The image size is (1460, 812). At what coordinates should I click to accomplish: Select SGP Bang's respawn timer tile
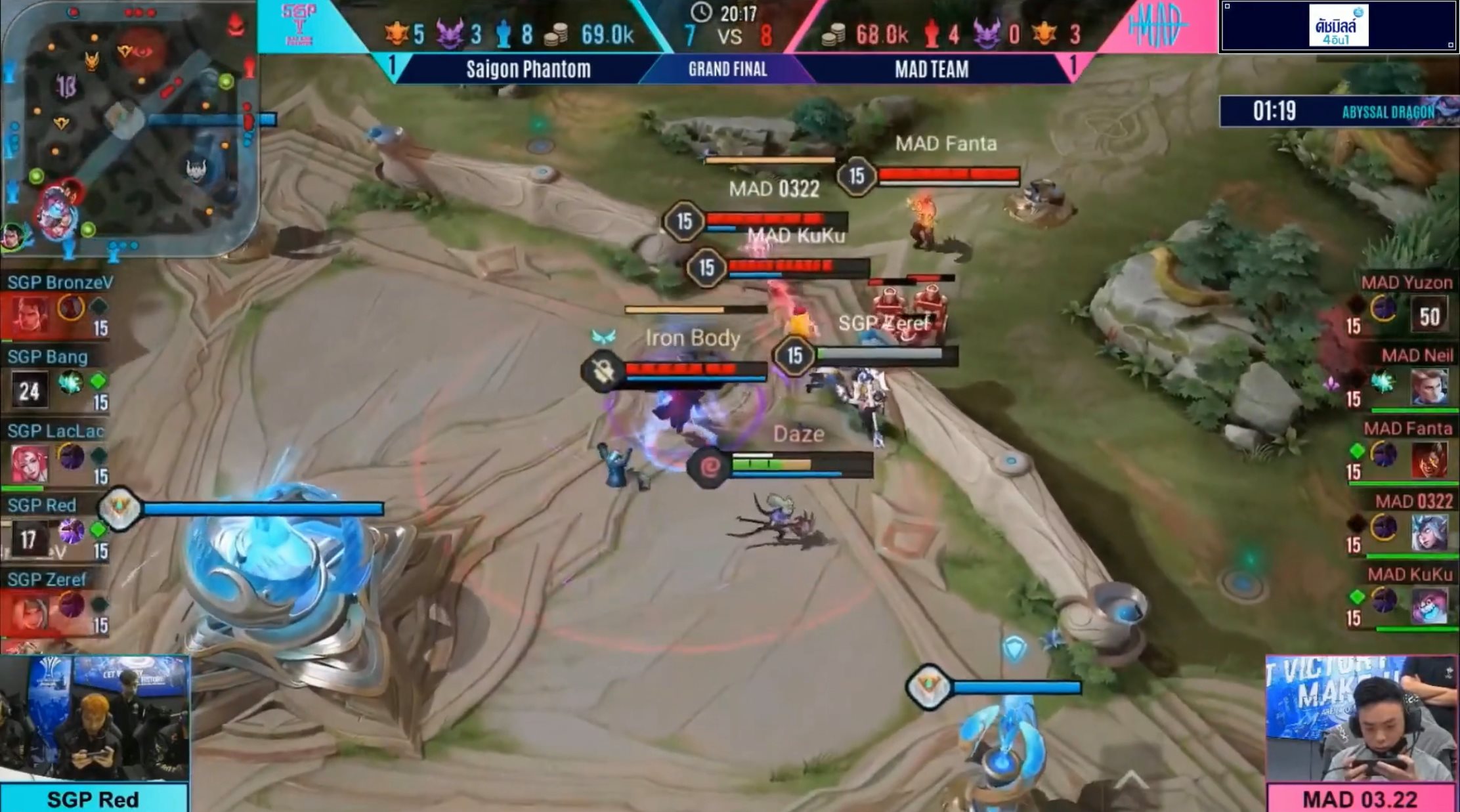(x=29, y=391)
